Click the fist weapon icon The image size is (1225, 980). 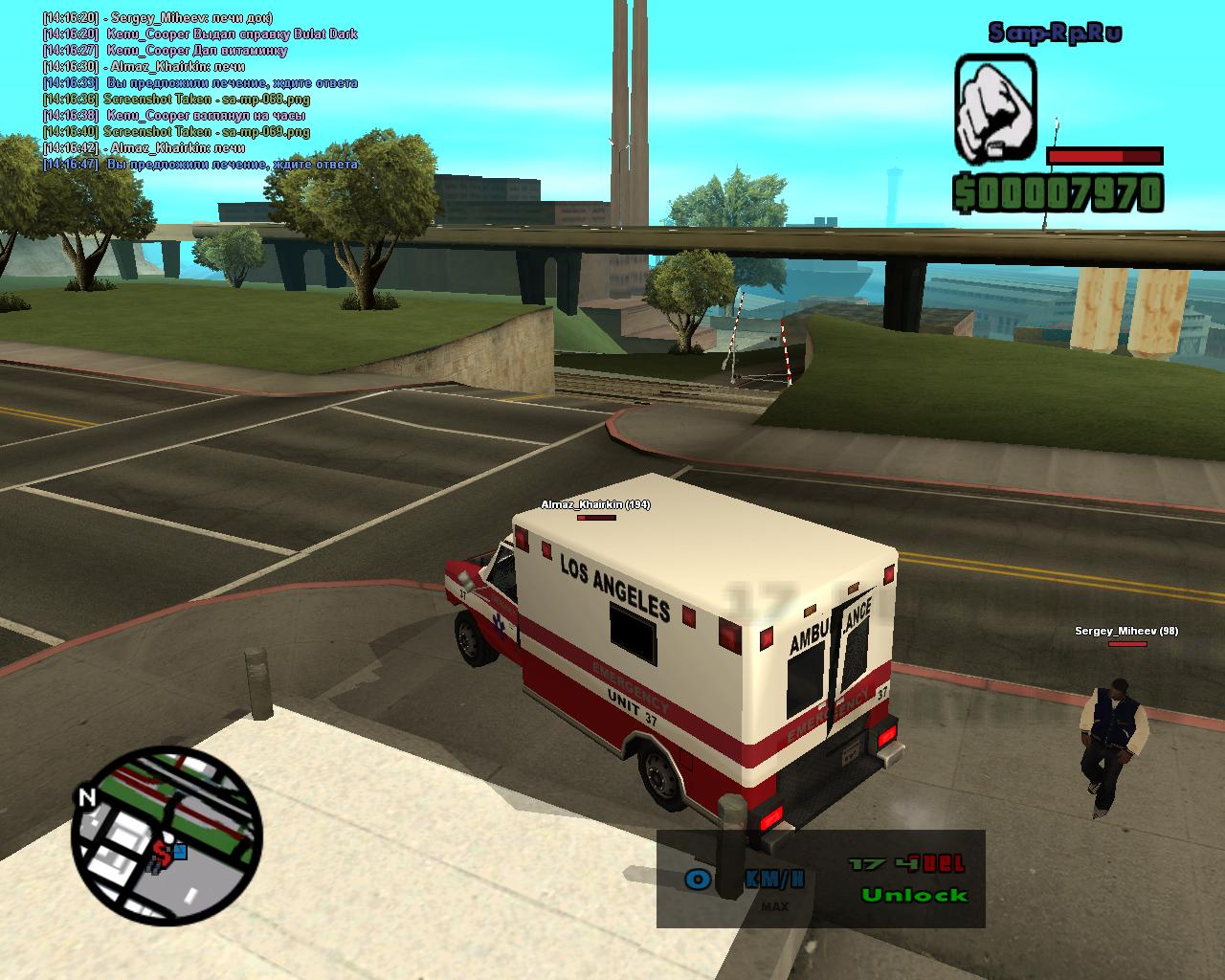click(x=995, y=108)
